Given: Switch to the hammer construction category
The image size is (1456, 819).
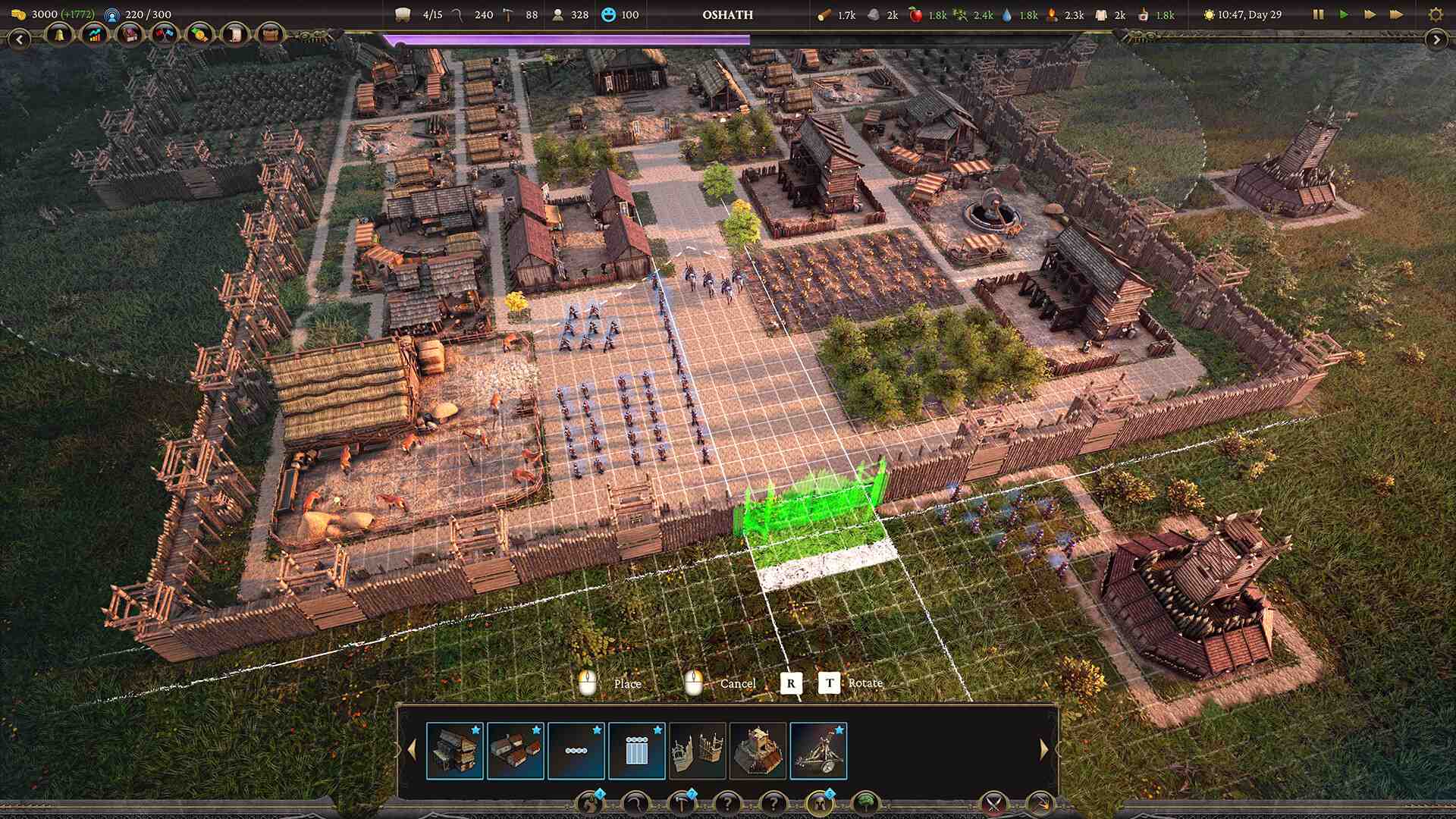Looking at the screenshot, I should [682, 803].
